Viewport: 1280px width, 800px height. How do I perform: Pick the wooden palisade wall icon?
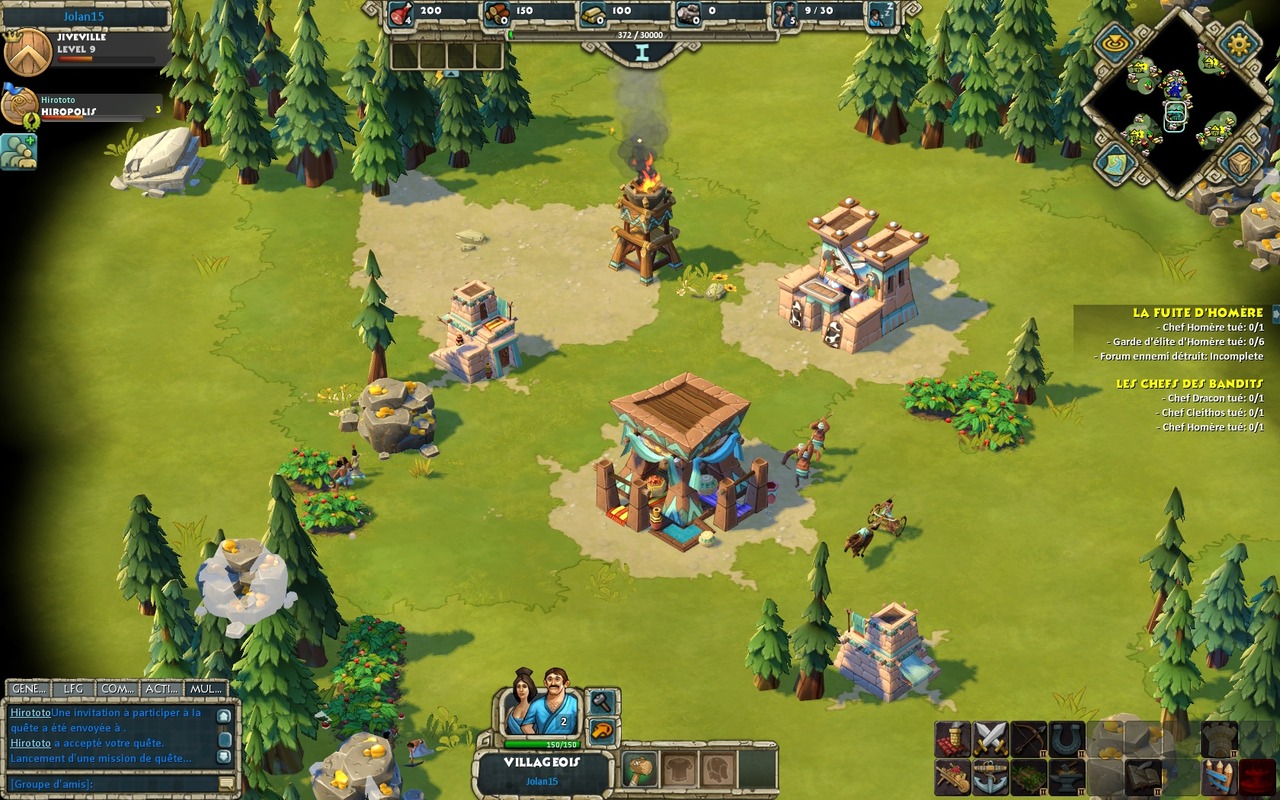coord(1219,777)
